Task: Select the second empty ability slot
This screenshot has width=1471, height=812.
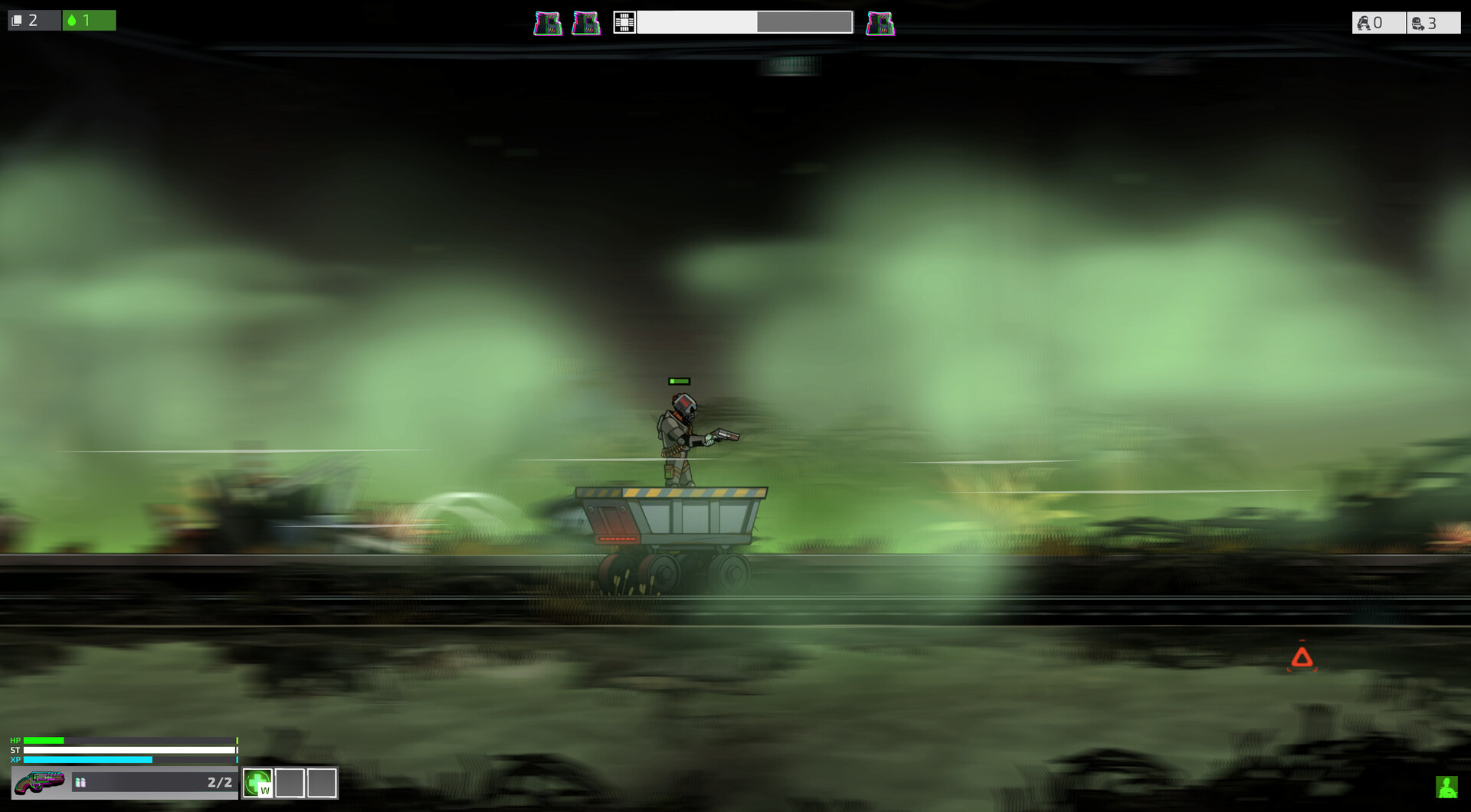Action: pos(319,784)
